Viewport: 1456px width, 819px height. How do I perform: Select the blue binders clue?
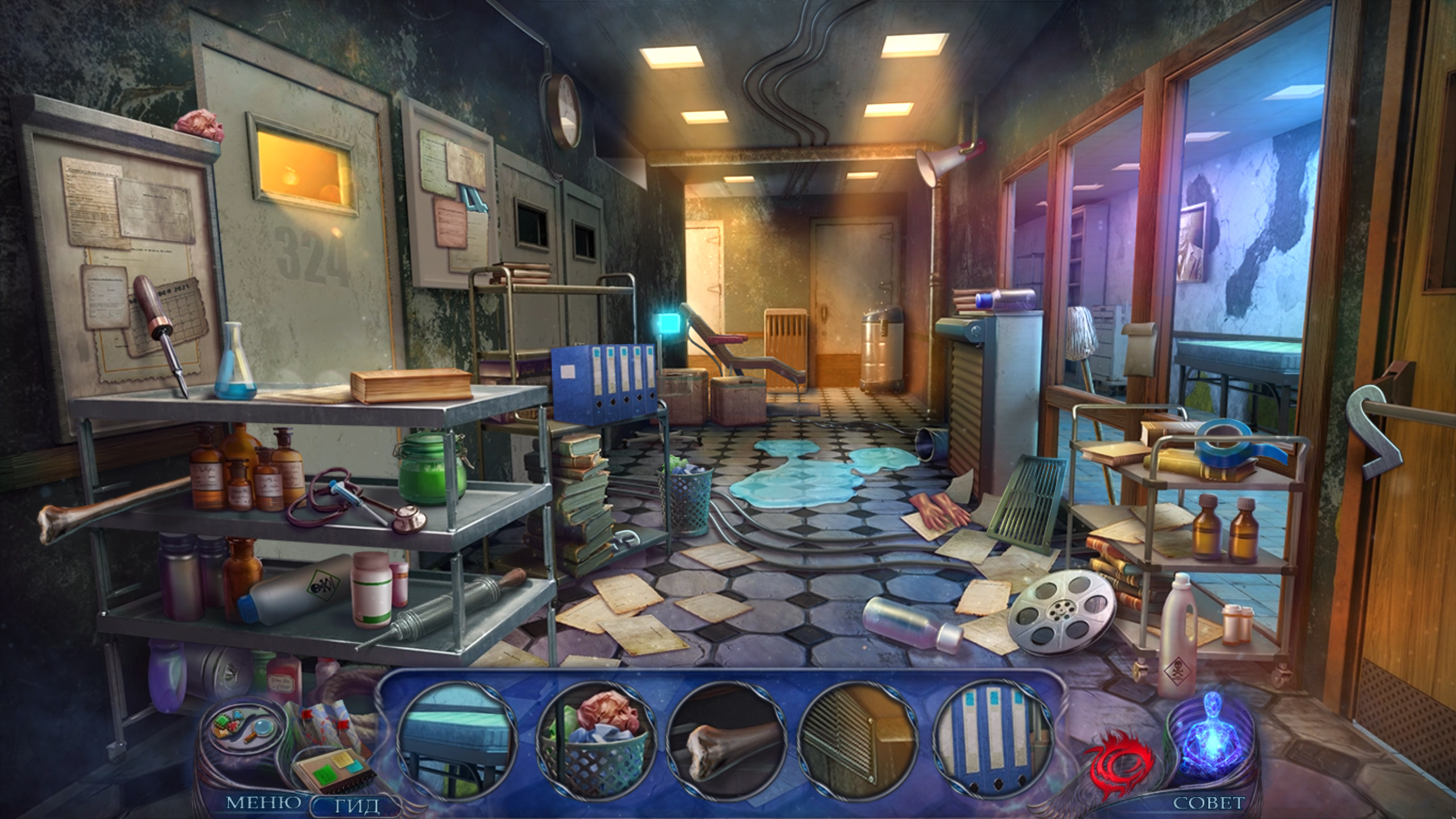click(x=993, y=741)
